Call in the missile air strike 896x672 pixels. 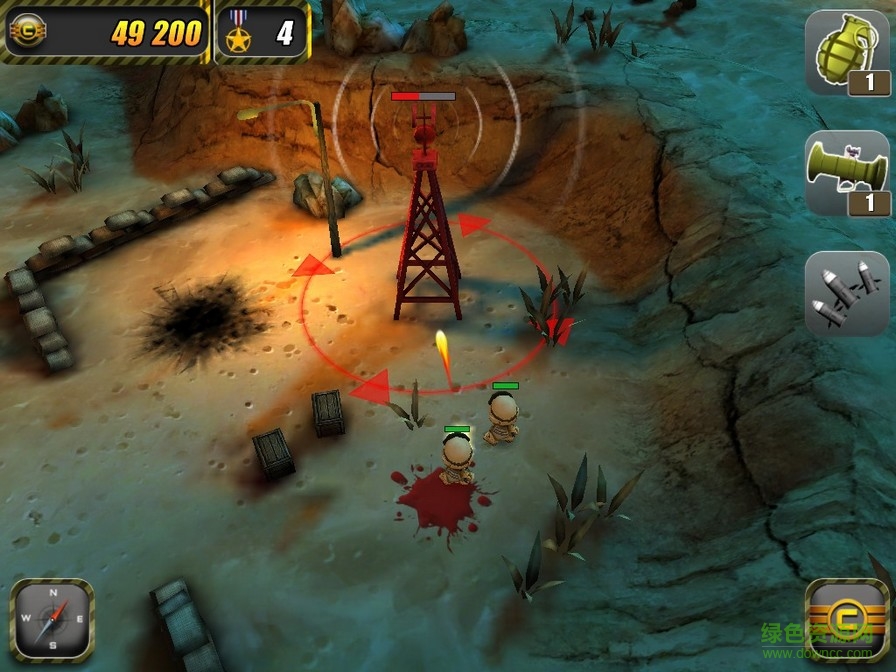[846, 292]
